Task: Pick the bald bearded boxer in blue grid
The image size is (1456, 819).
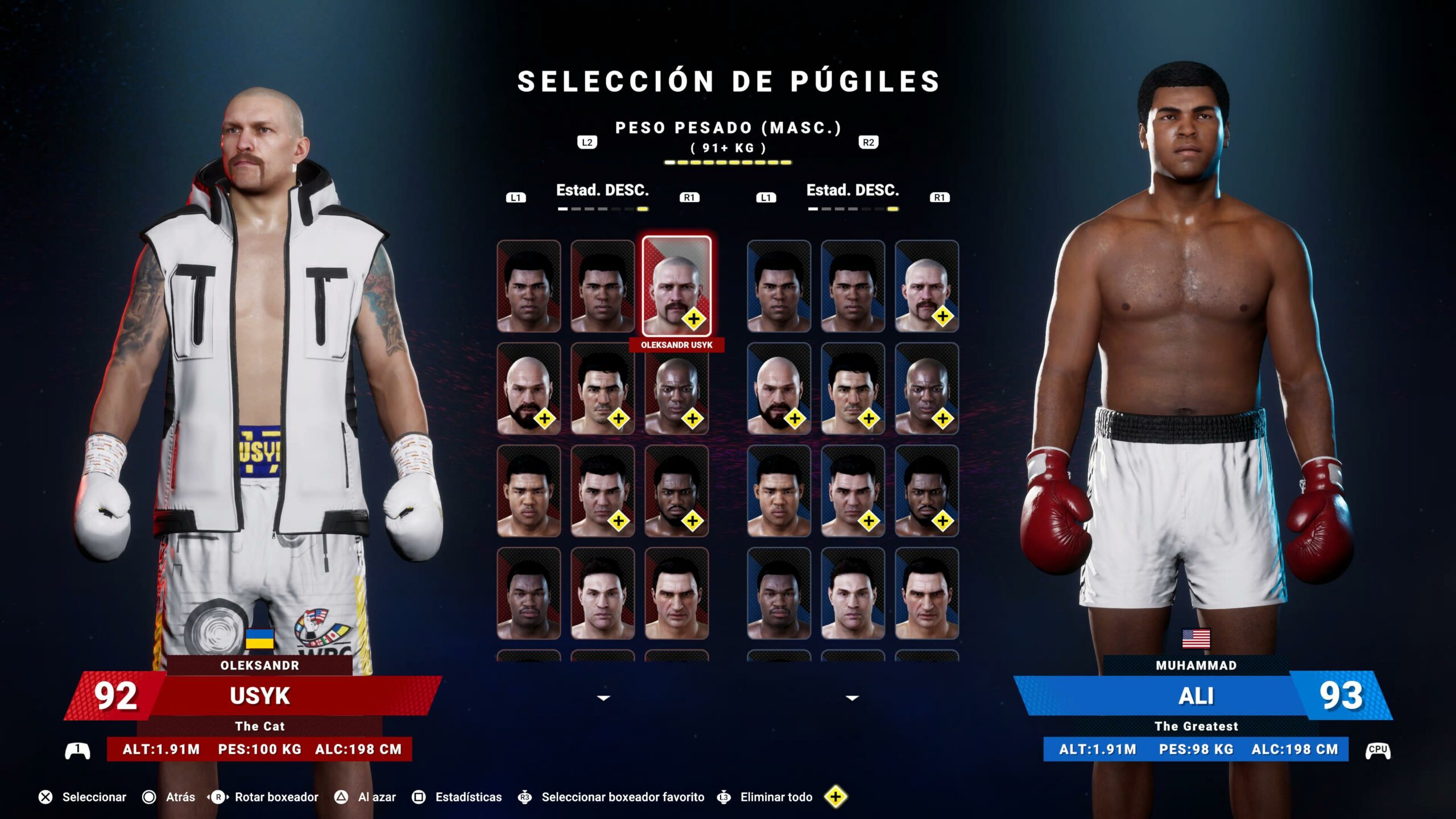Action: 779,388
